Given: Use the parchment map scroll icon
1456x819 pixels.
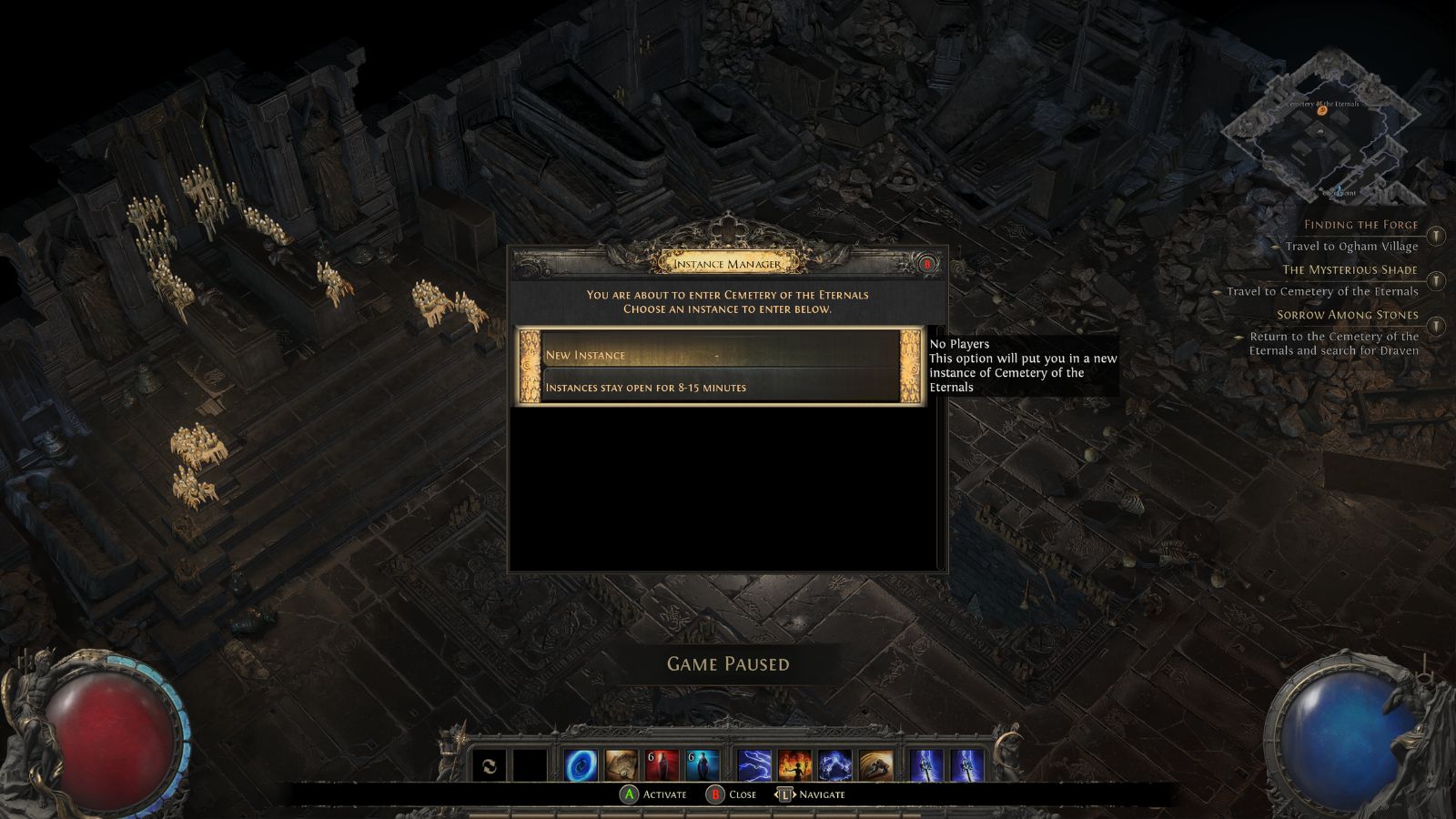Looking at the screenshot, I should point(622,765).
